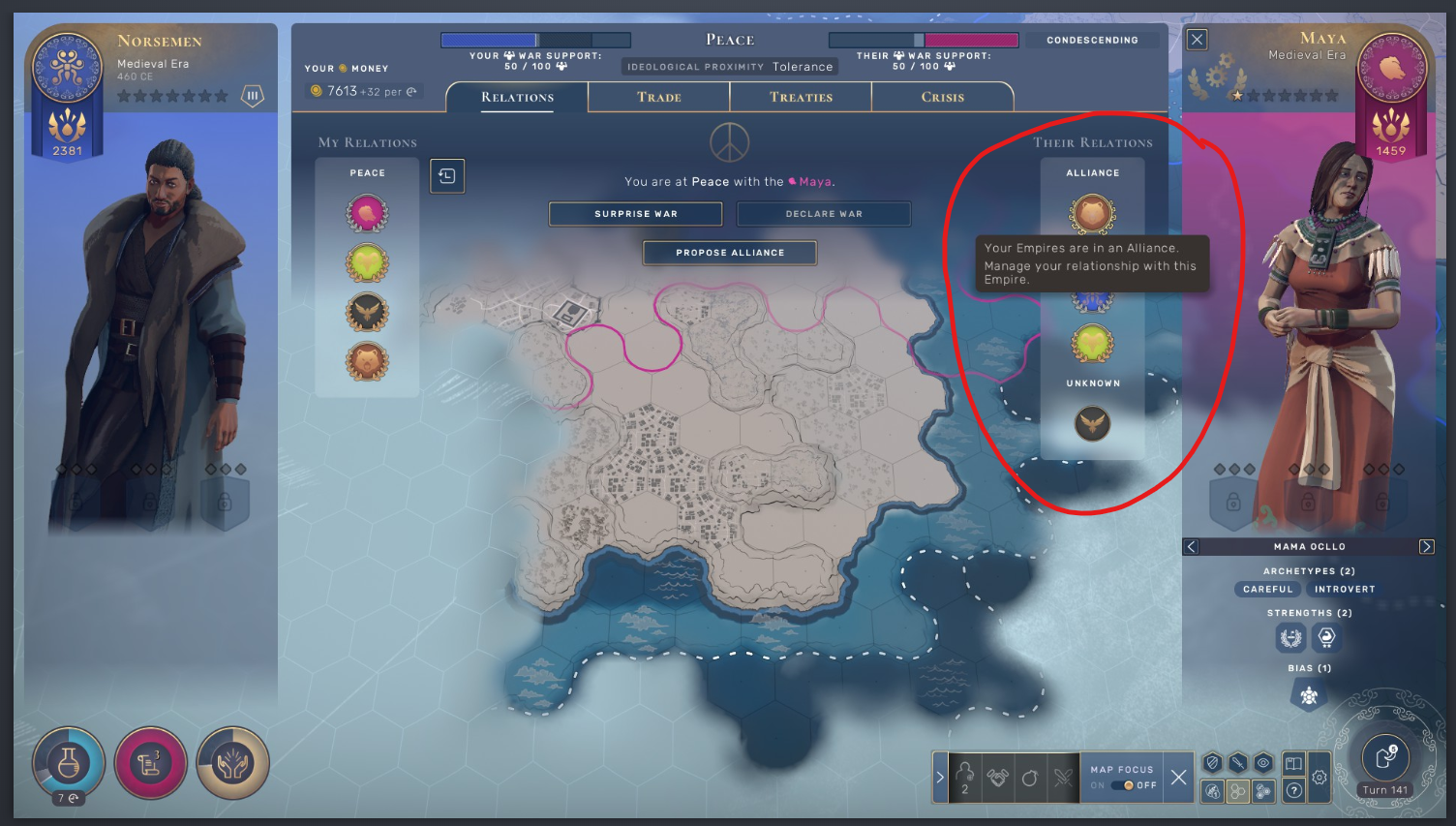
Task: Choose the black eagle emblem under Unknown
Action: pos(1092,423)
